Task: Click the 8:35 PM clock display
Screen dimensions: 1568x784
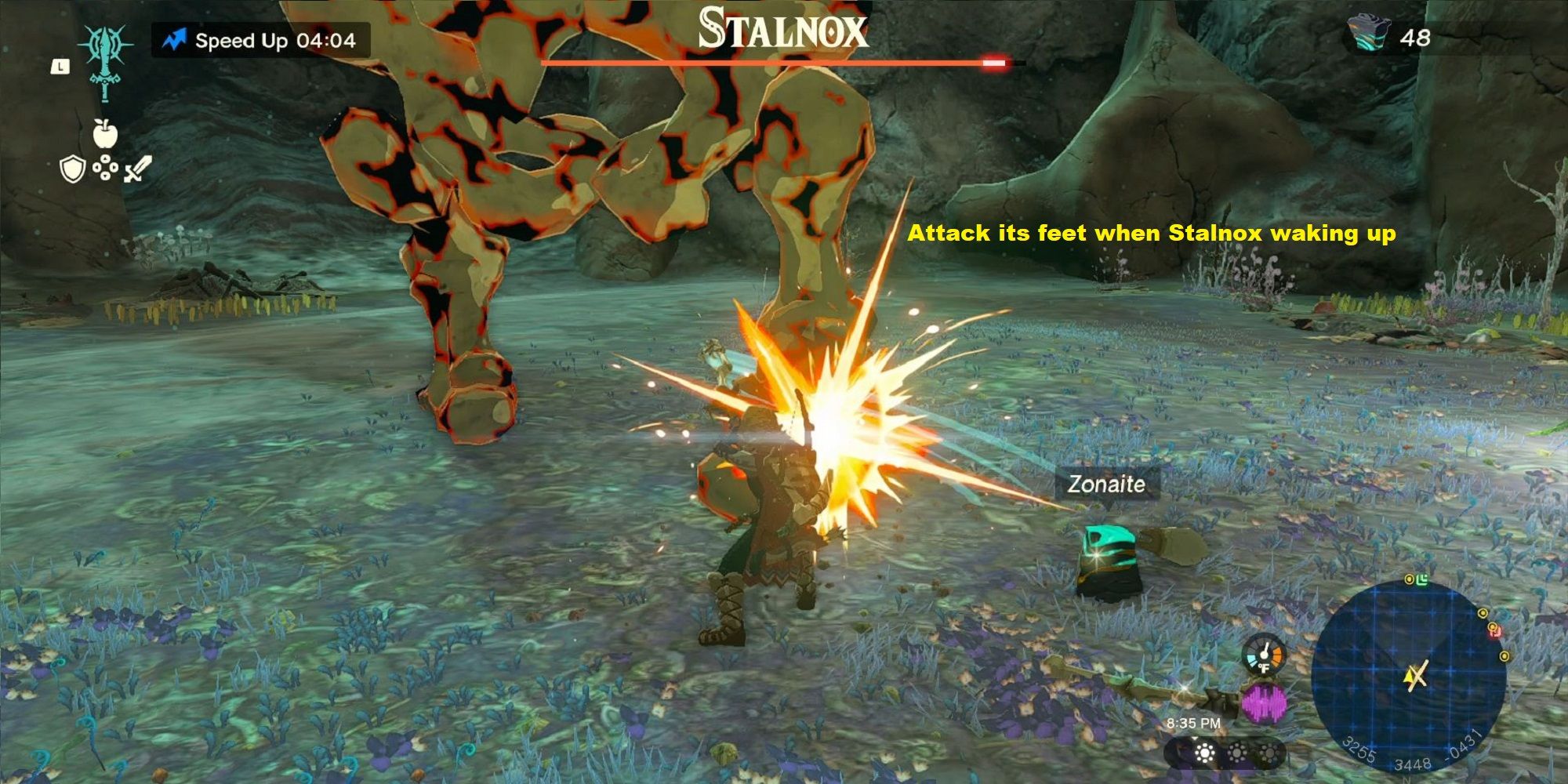Action: click(x=1194, y=724)
